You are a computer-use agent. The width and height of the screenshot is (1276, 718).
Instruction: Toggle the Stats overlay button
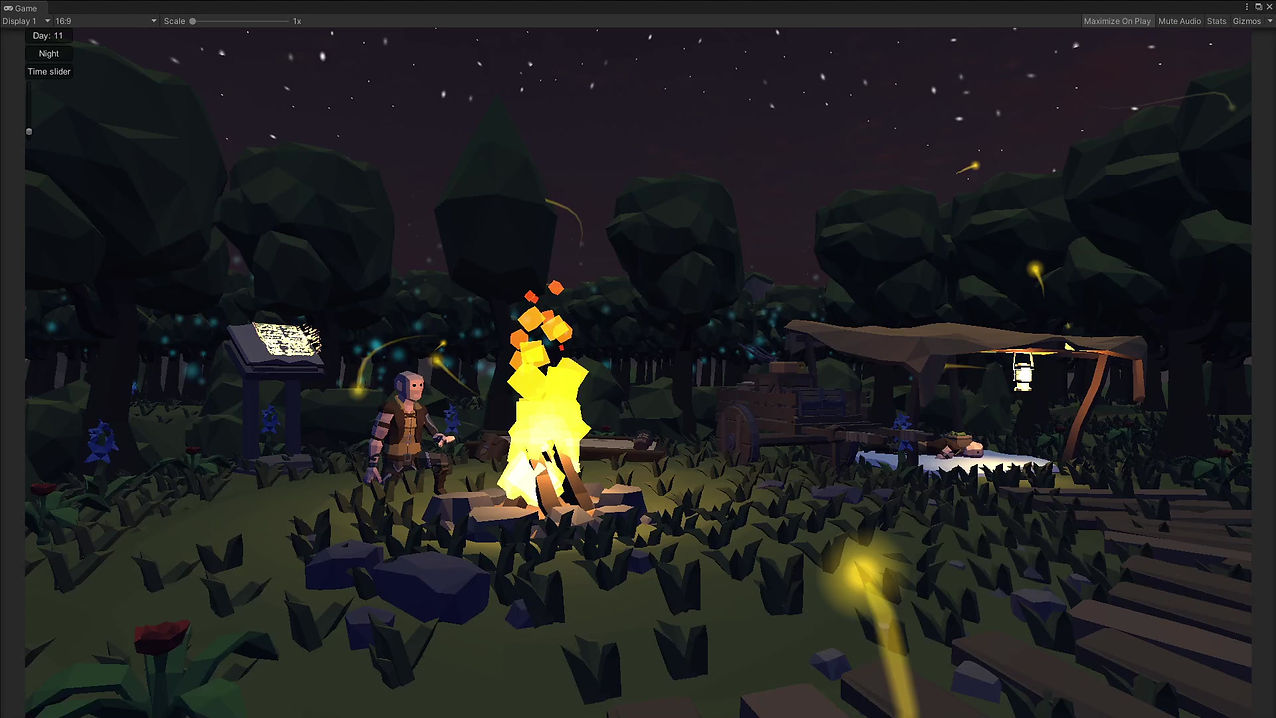pyautogui.click(x=1216, y=21)
